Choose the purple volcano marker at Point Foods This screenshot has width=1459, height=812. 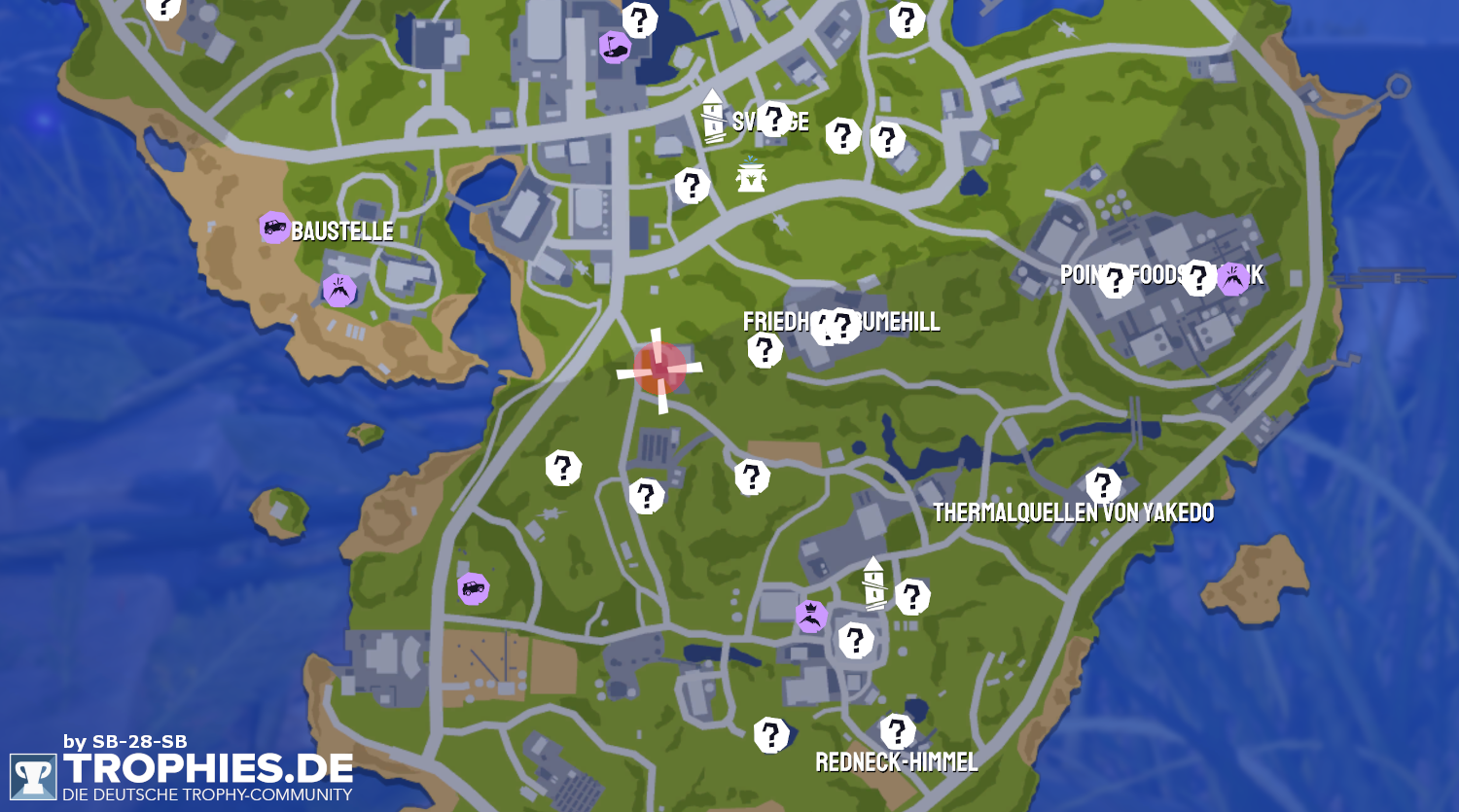pos(1233,278)
